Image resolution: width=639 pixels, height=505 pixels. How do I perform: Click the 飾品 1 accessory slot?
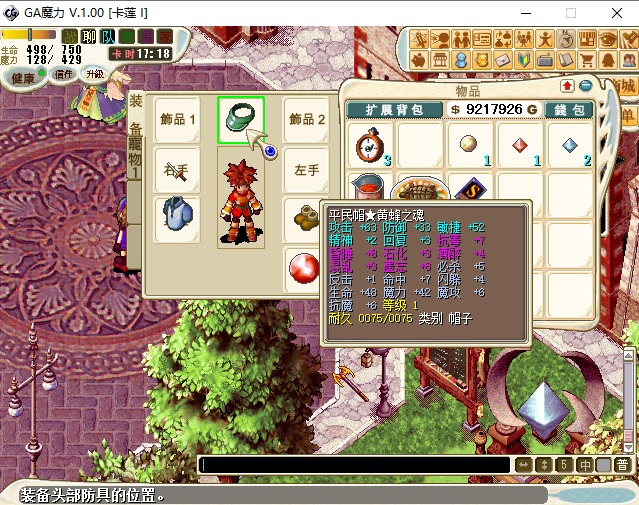pyautogui.click(x=177, y=120)
